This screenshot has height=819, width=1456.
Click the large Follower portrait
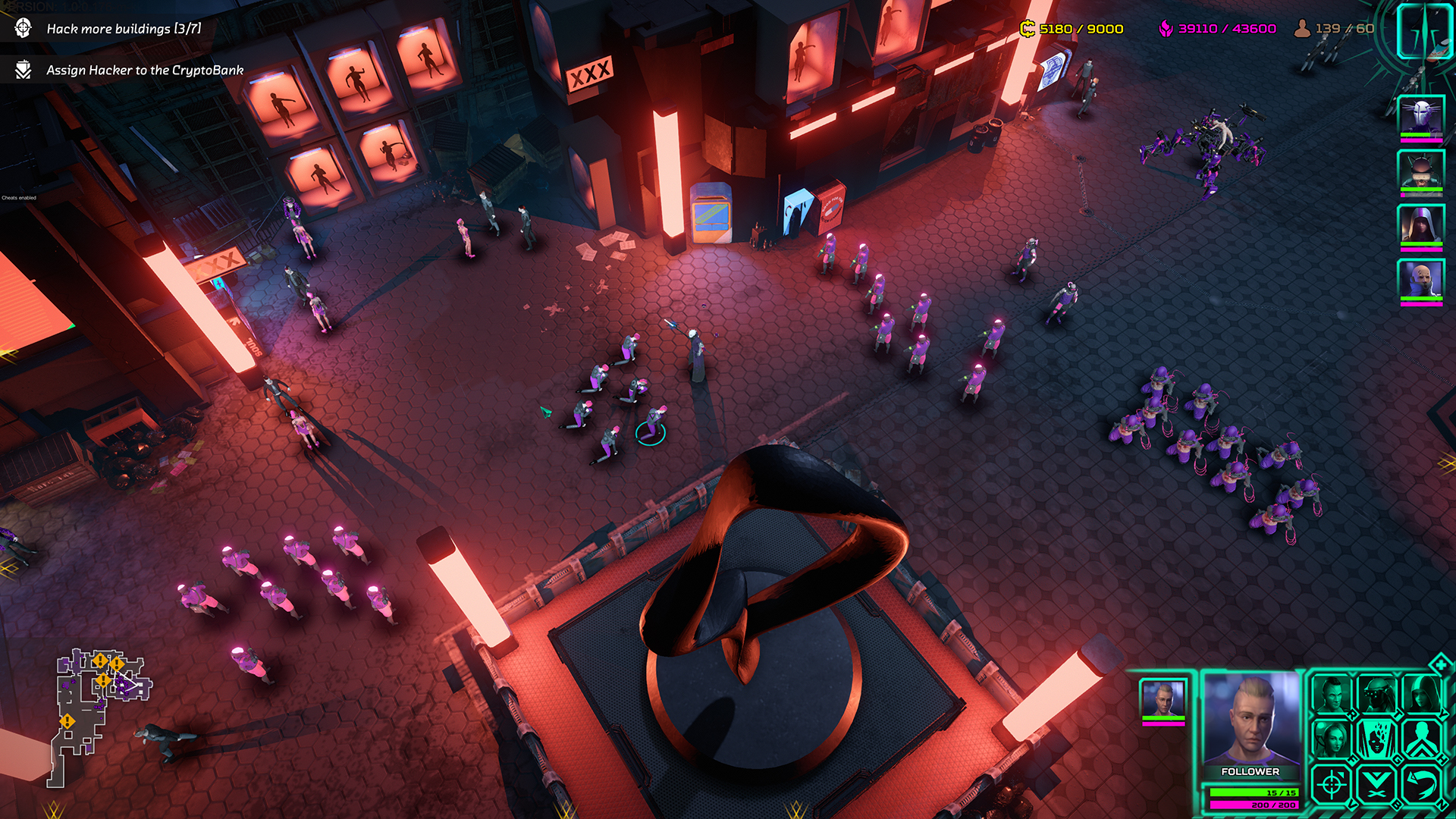click(x=1251, y=719)
